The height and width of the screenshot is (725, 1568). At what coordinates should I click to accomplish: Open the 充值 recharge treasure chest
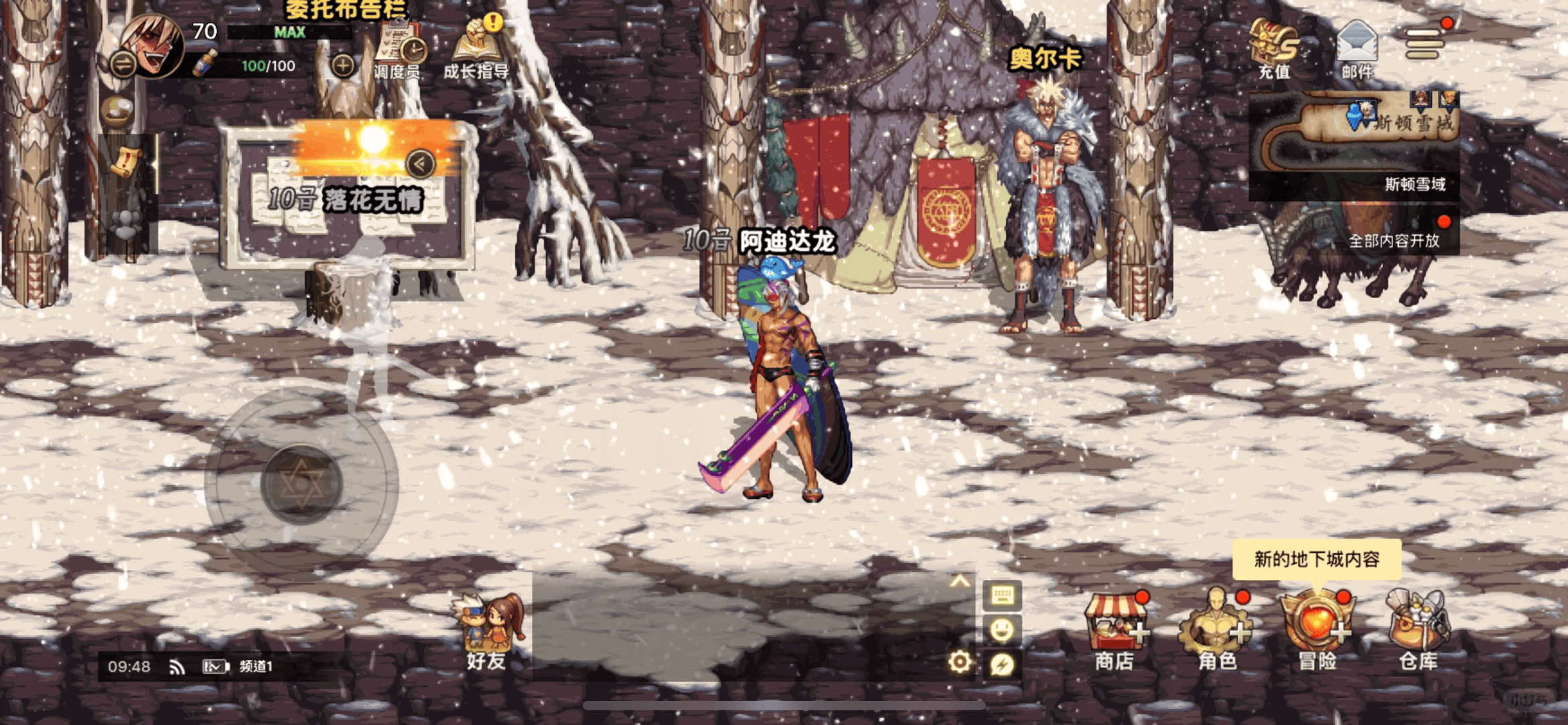(x=1273, y=48)
